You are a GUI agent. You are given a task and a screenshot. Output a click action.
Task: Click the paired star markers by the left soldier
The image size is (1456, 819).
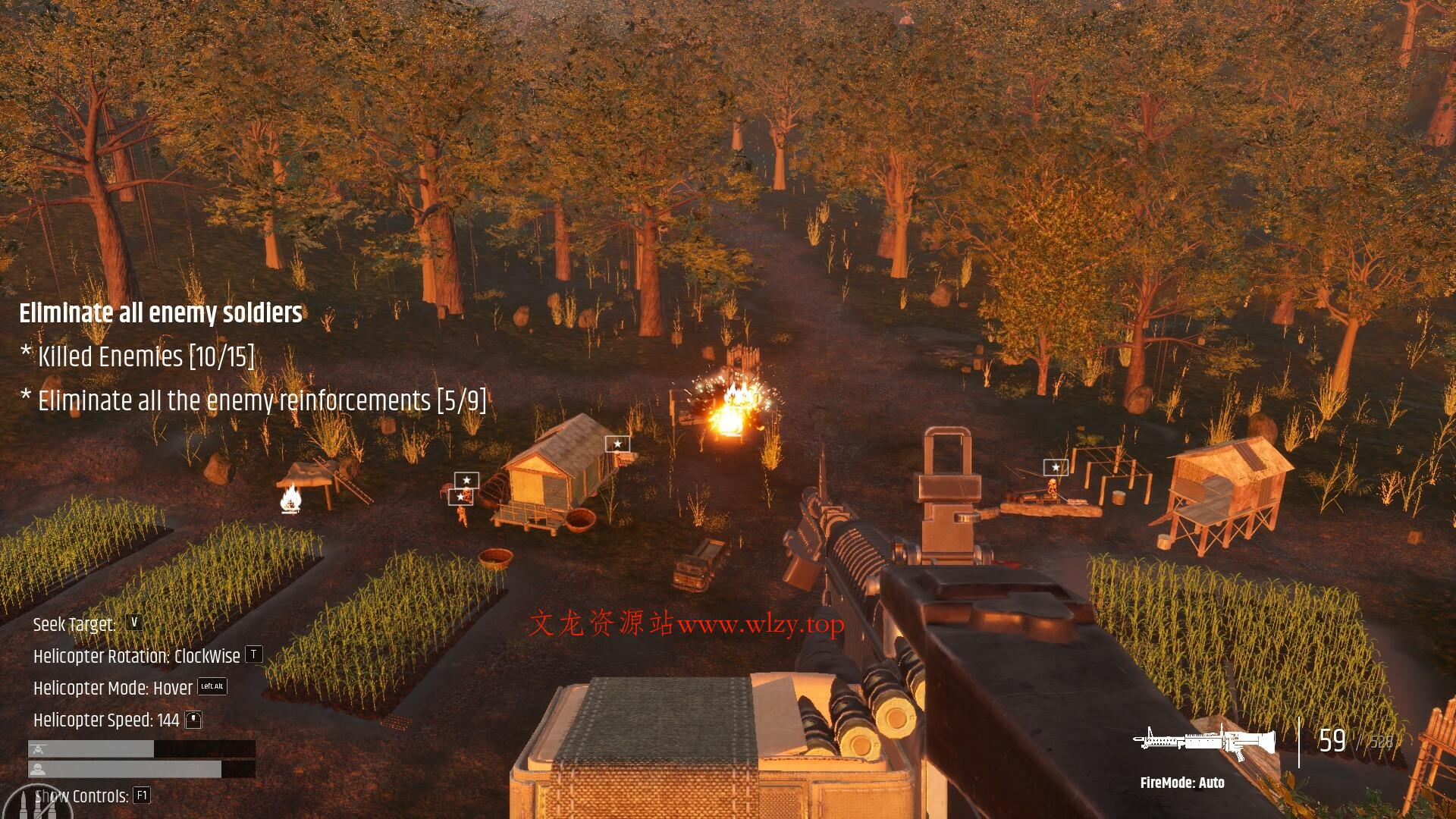coord(463,489)
